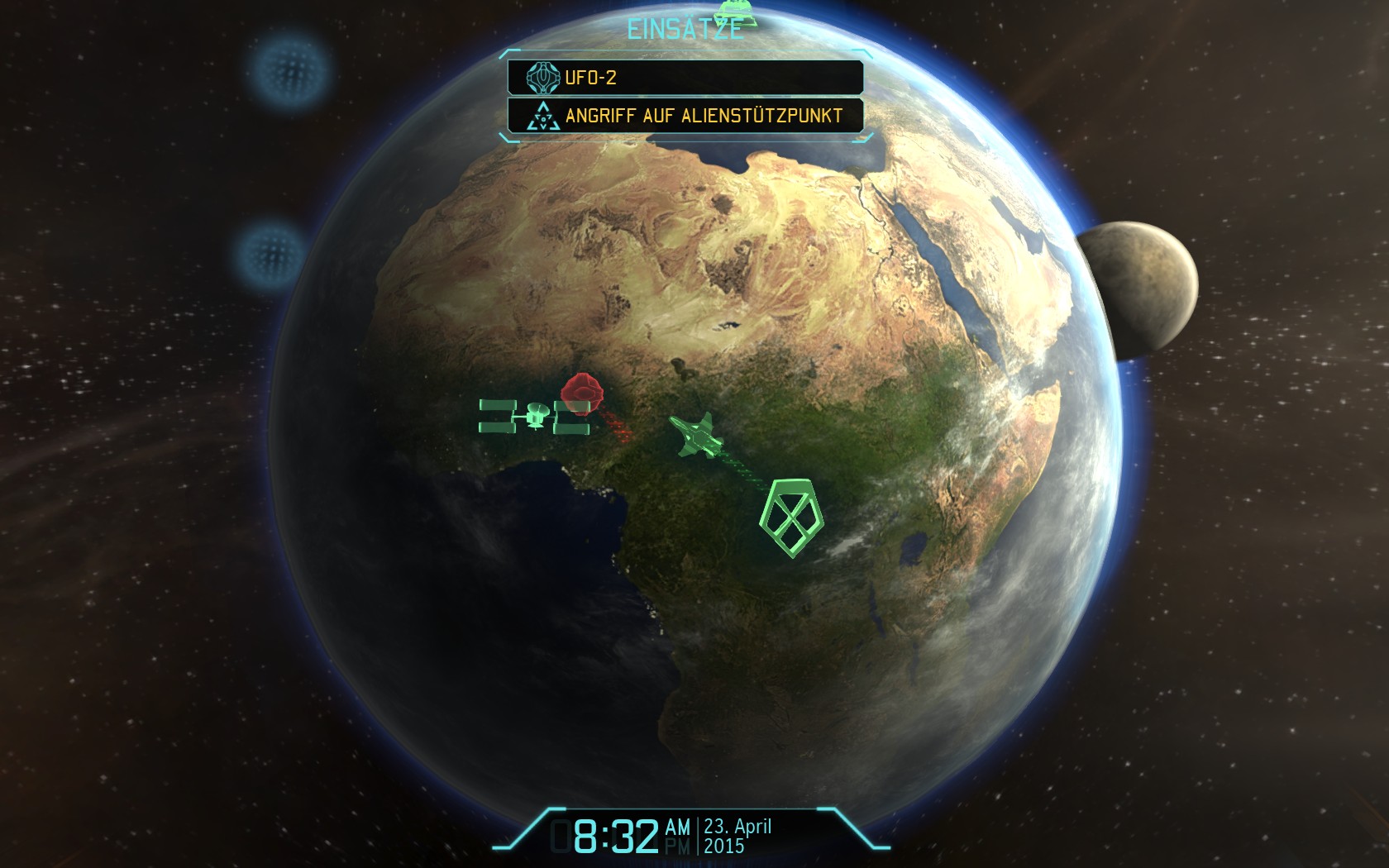Select the red UFO marker on the globe
Image resolution: width=1389 pixels, height=868 pixels.
(x=581, y=392)
